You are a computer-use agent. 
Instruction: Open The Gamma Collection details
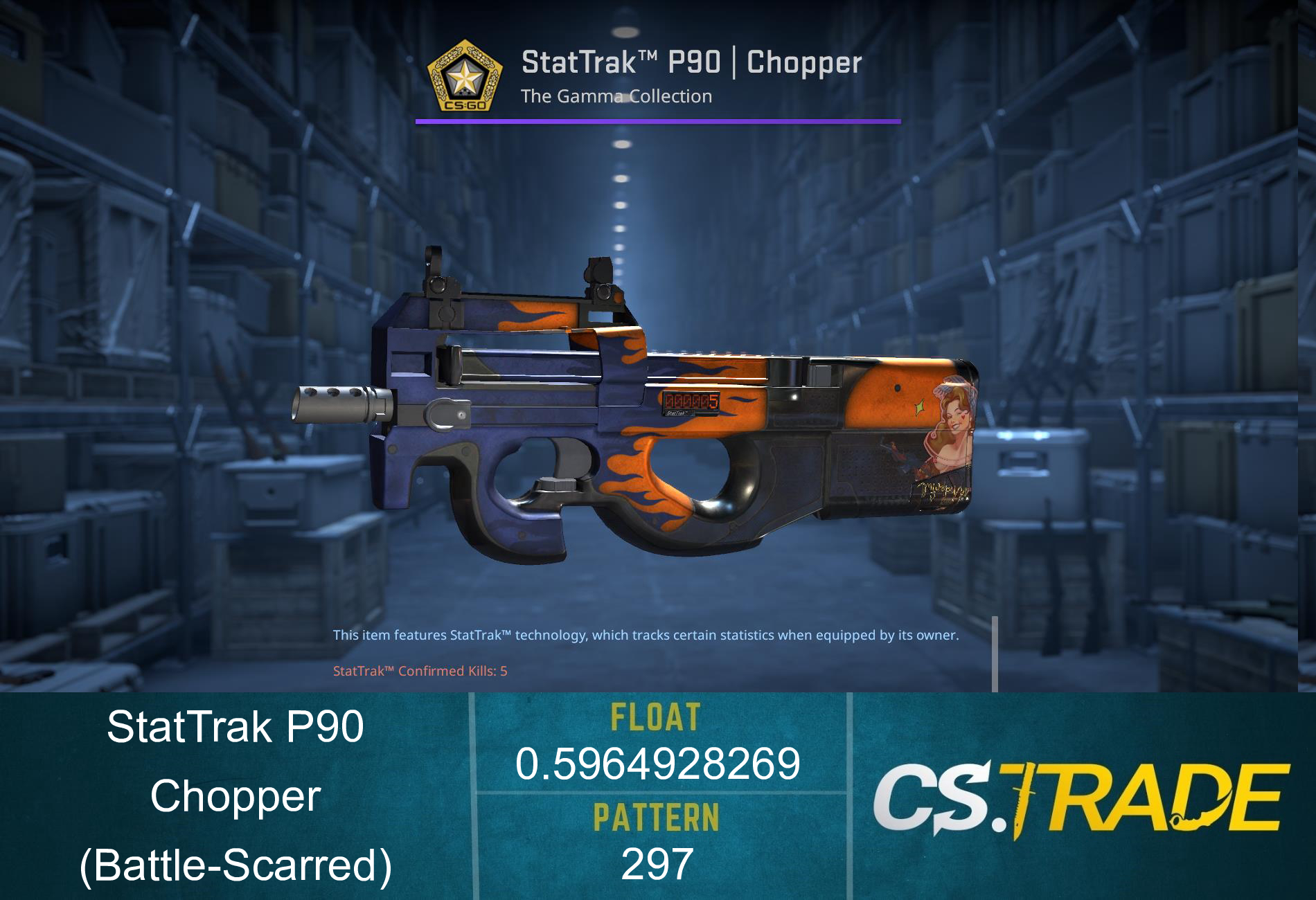pos(617,97)
